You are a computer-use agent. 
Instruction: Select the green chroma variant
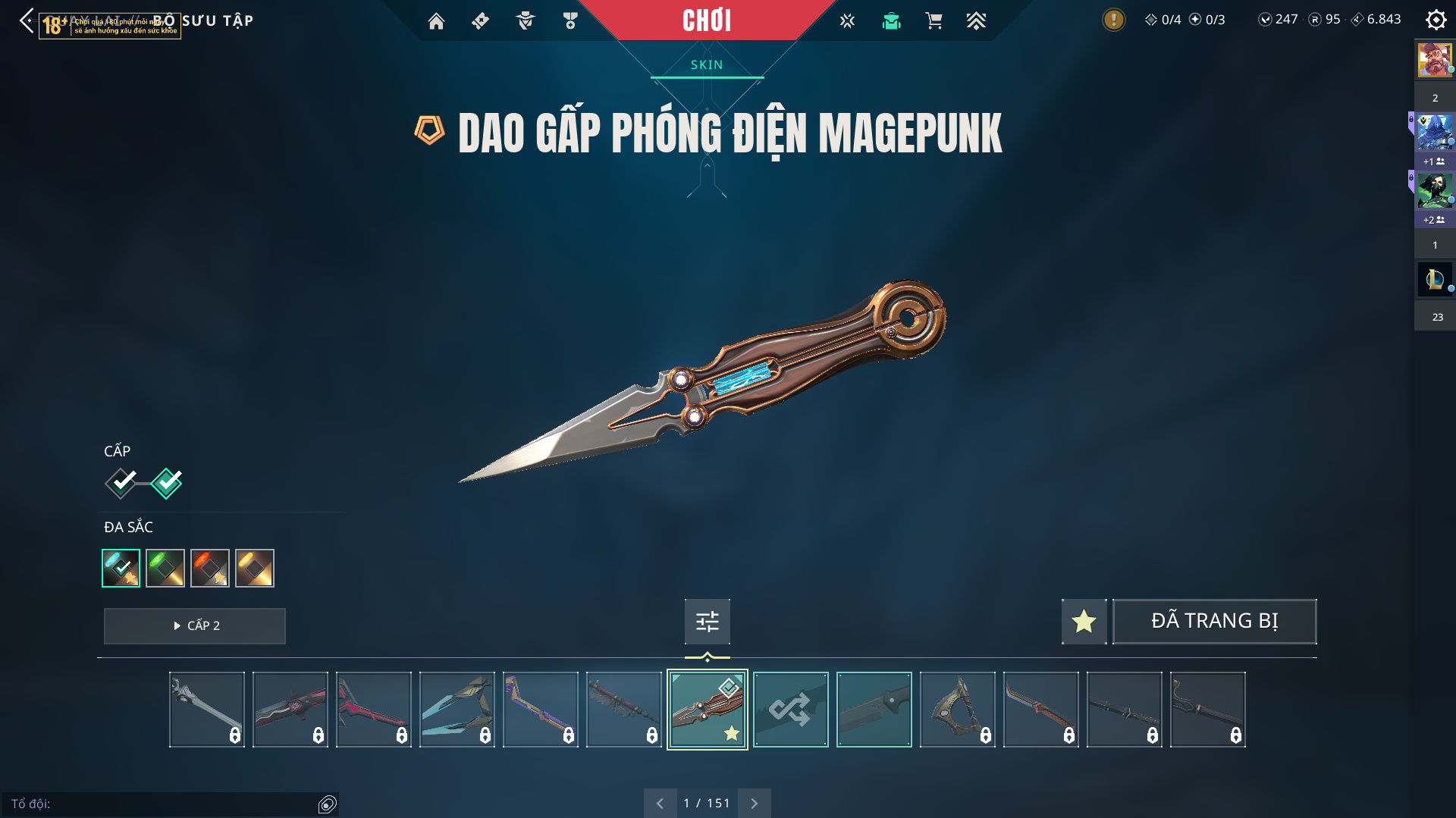click(x=165, y=568)
